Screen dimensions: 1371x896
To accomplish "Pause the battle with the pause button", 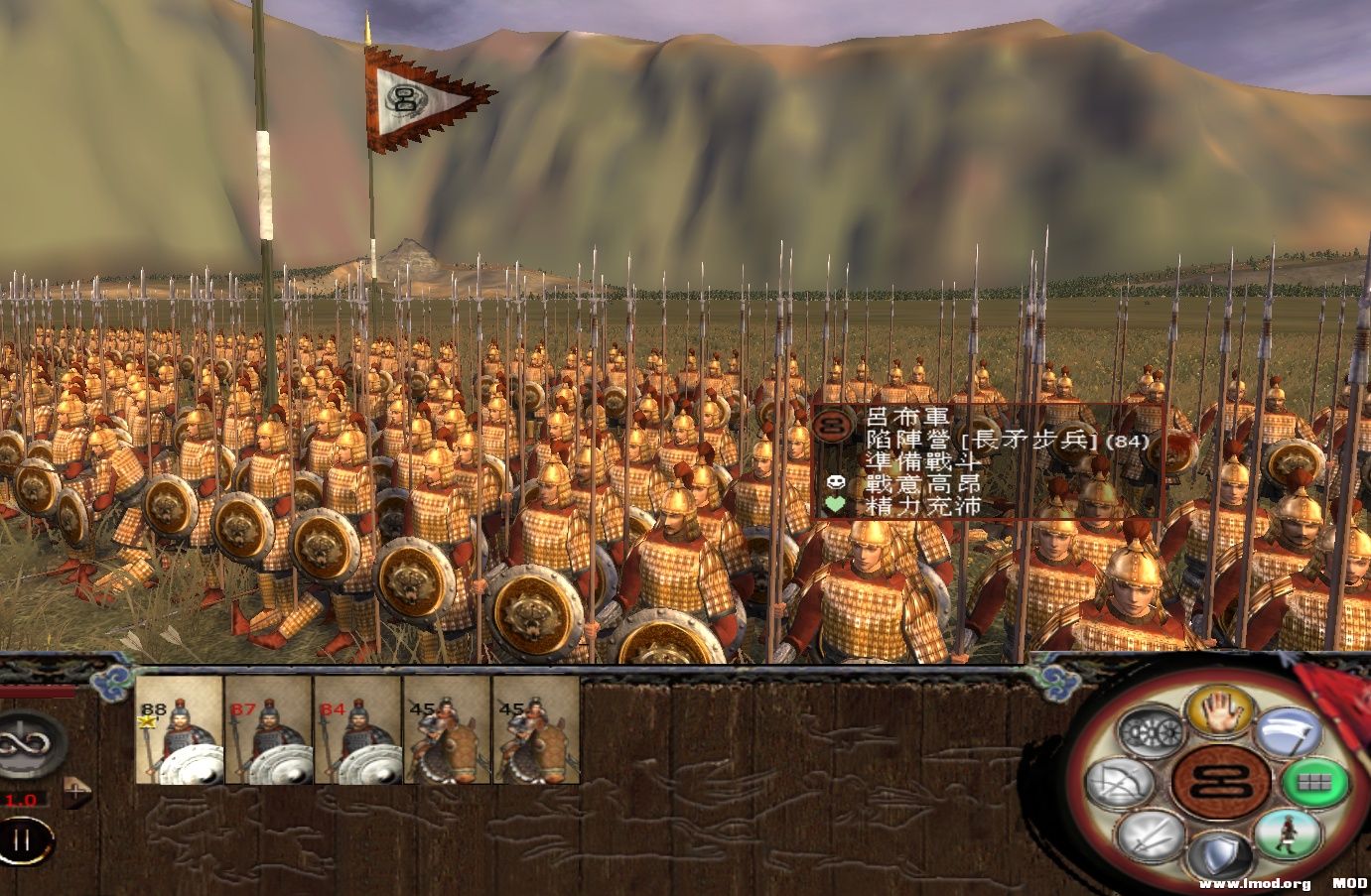I will 24,839.
